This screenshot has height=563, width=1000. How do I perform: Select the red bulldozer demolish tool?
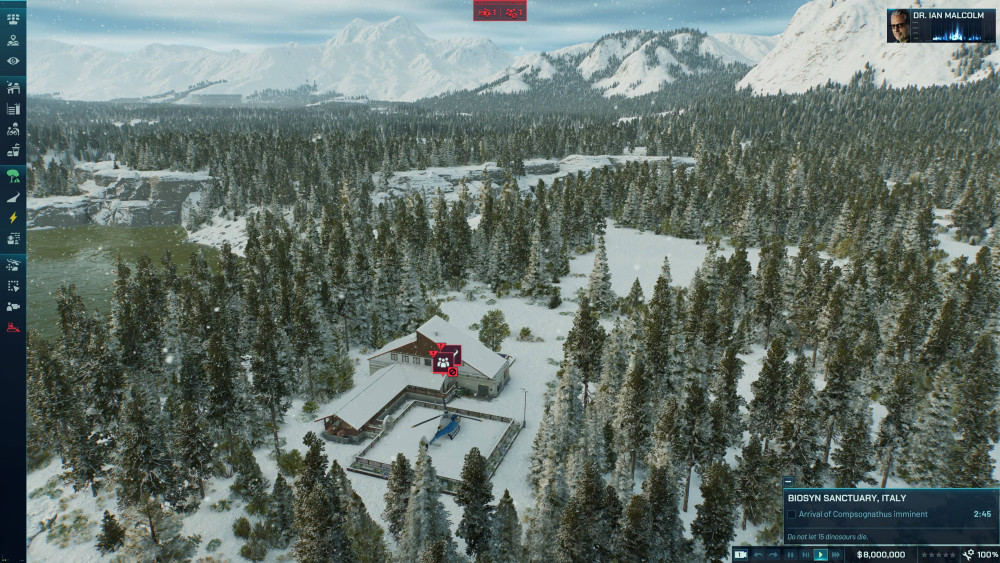[x=13, y=328]
